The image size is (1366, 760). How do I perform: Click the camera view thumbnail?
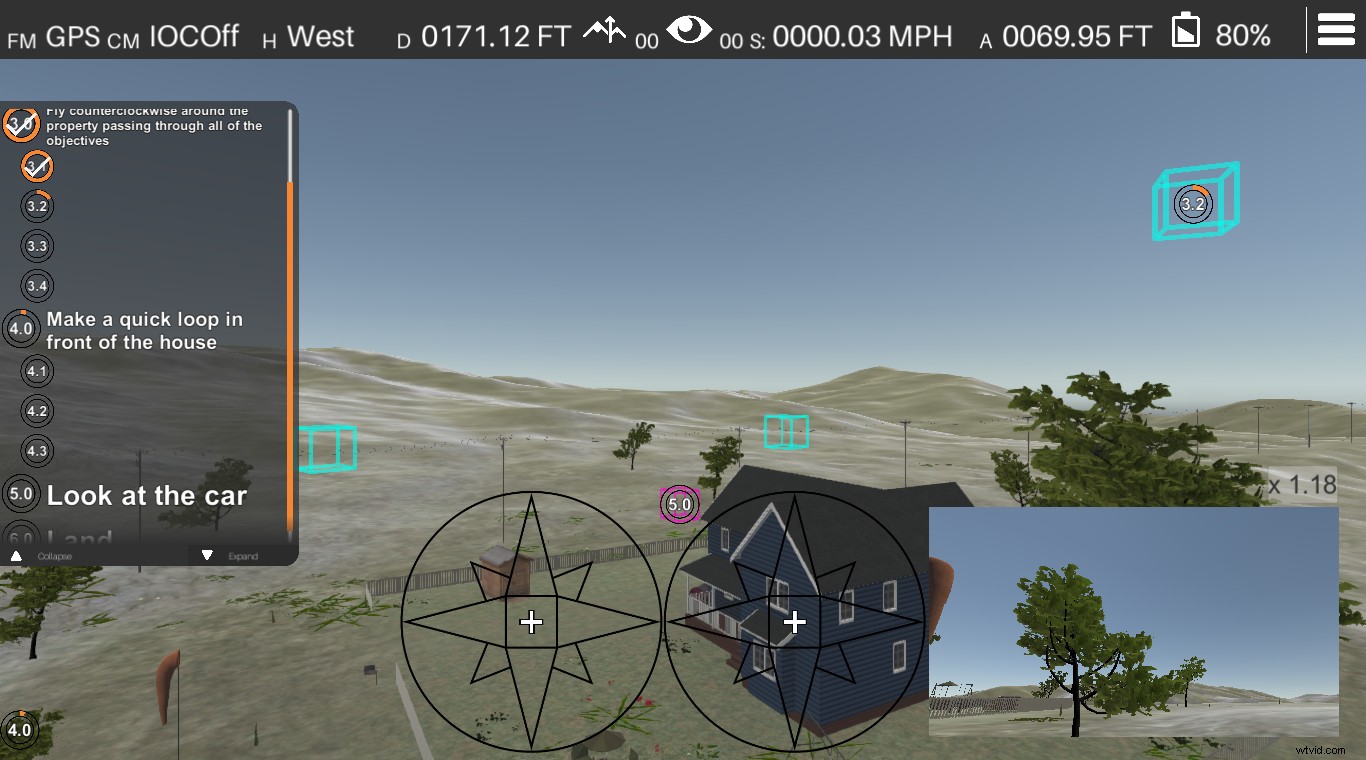[x=1133, y=622]
